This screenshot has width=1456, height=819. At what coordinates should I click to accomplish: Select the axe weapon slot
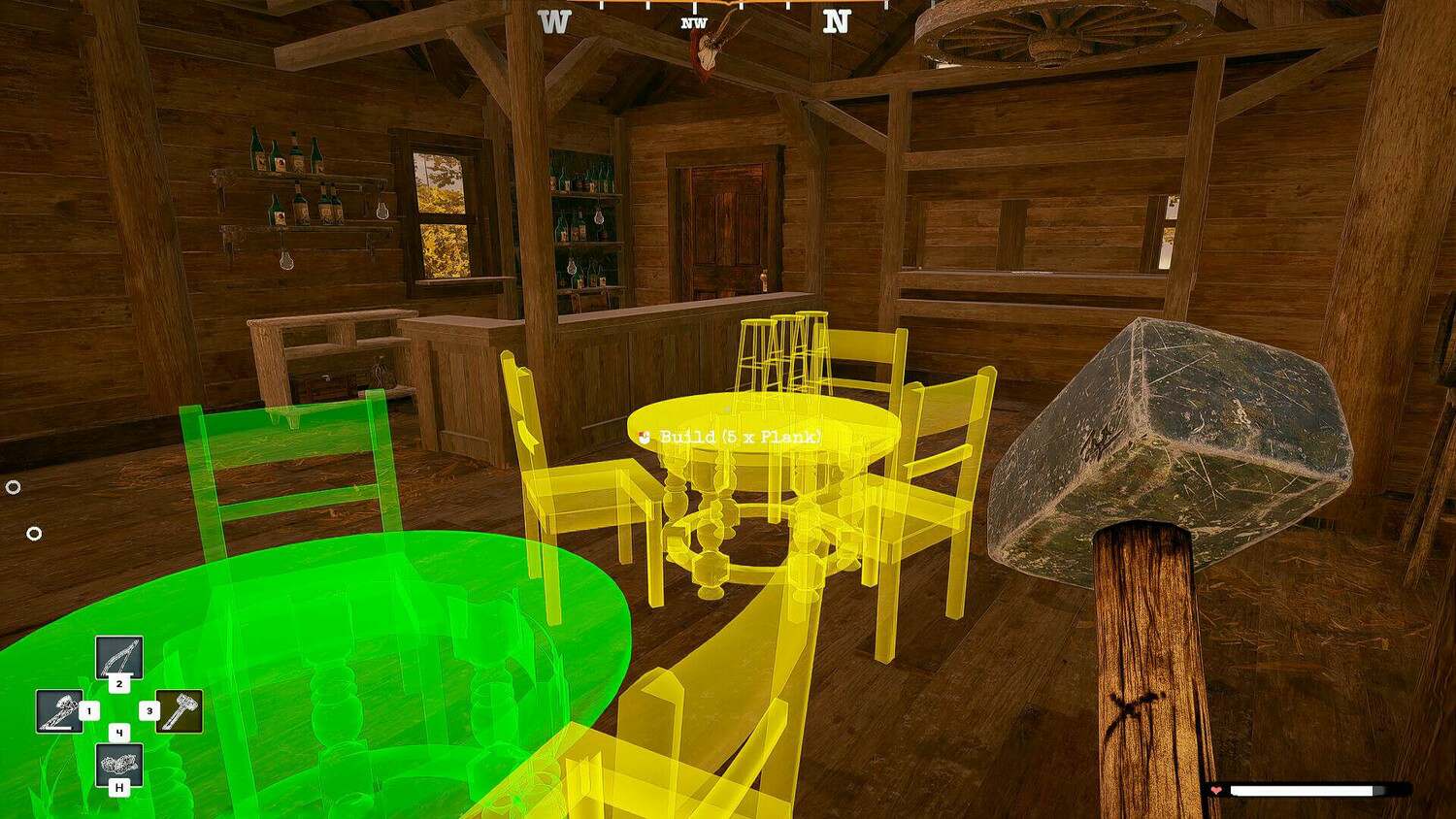pos(58,711)
